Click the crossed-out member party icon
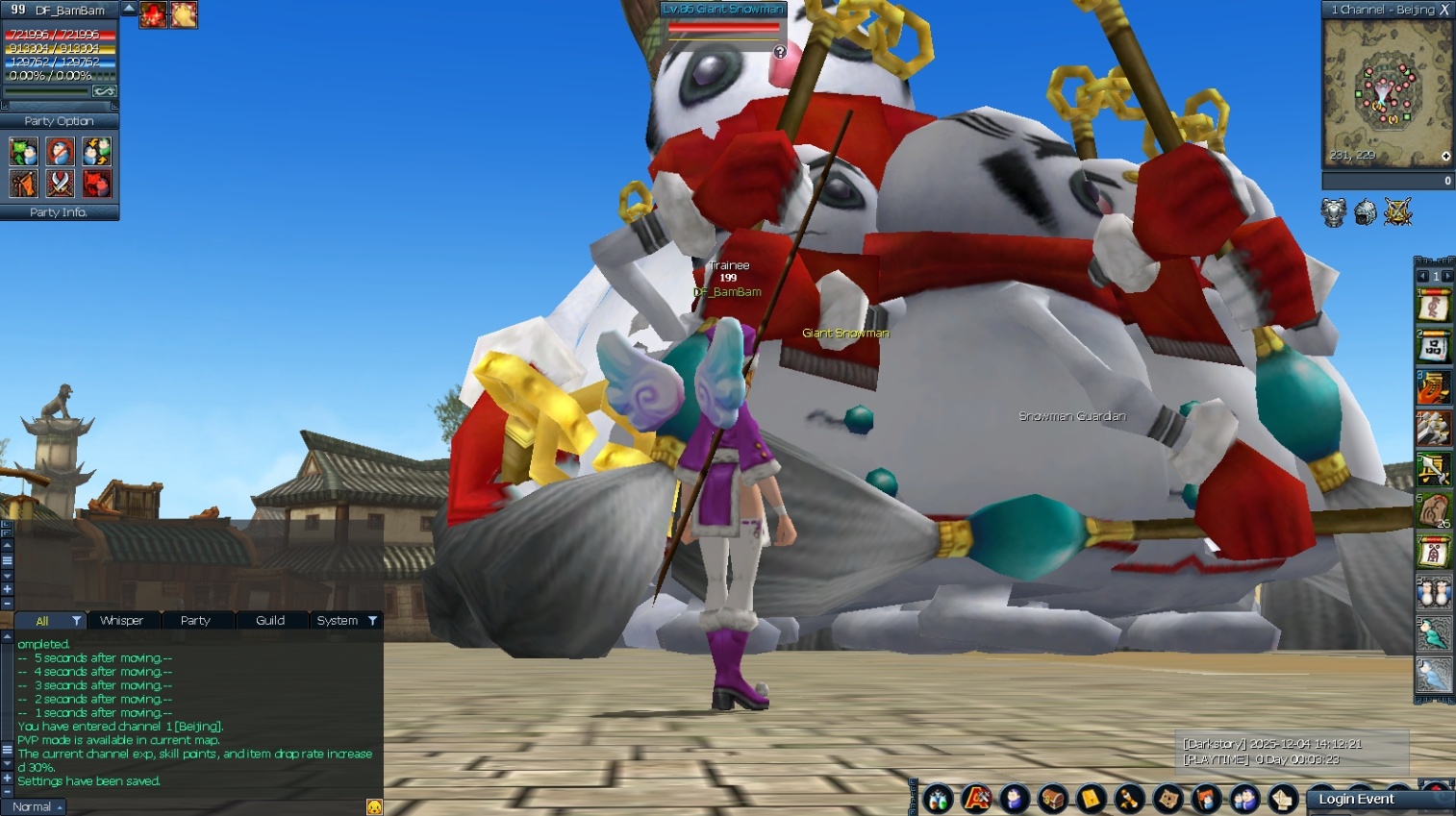 tap(60, 152)
